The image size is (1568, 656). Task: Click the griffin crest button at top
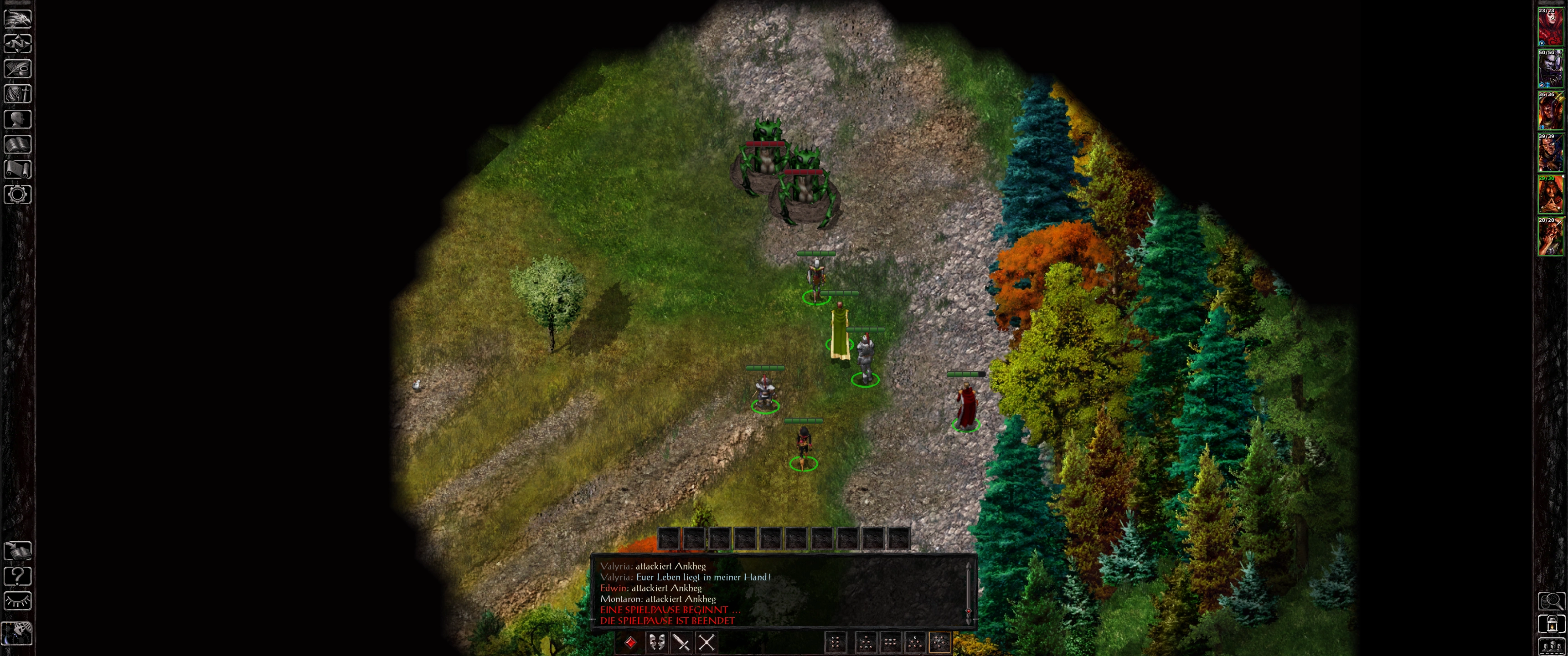(18, 18)
